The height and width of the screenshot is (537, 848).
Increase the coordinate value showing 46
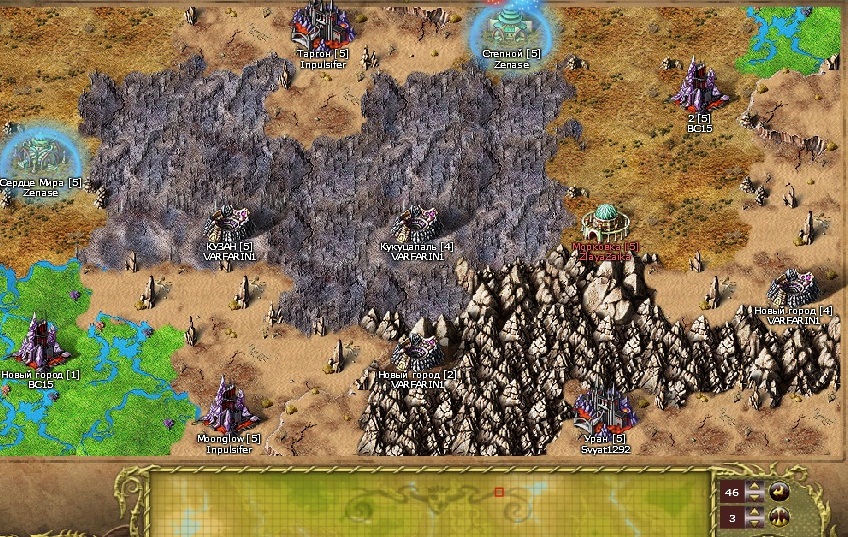tap(755, 486)
